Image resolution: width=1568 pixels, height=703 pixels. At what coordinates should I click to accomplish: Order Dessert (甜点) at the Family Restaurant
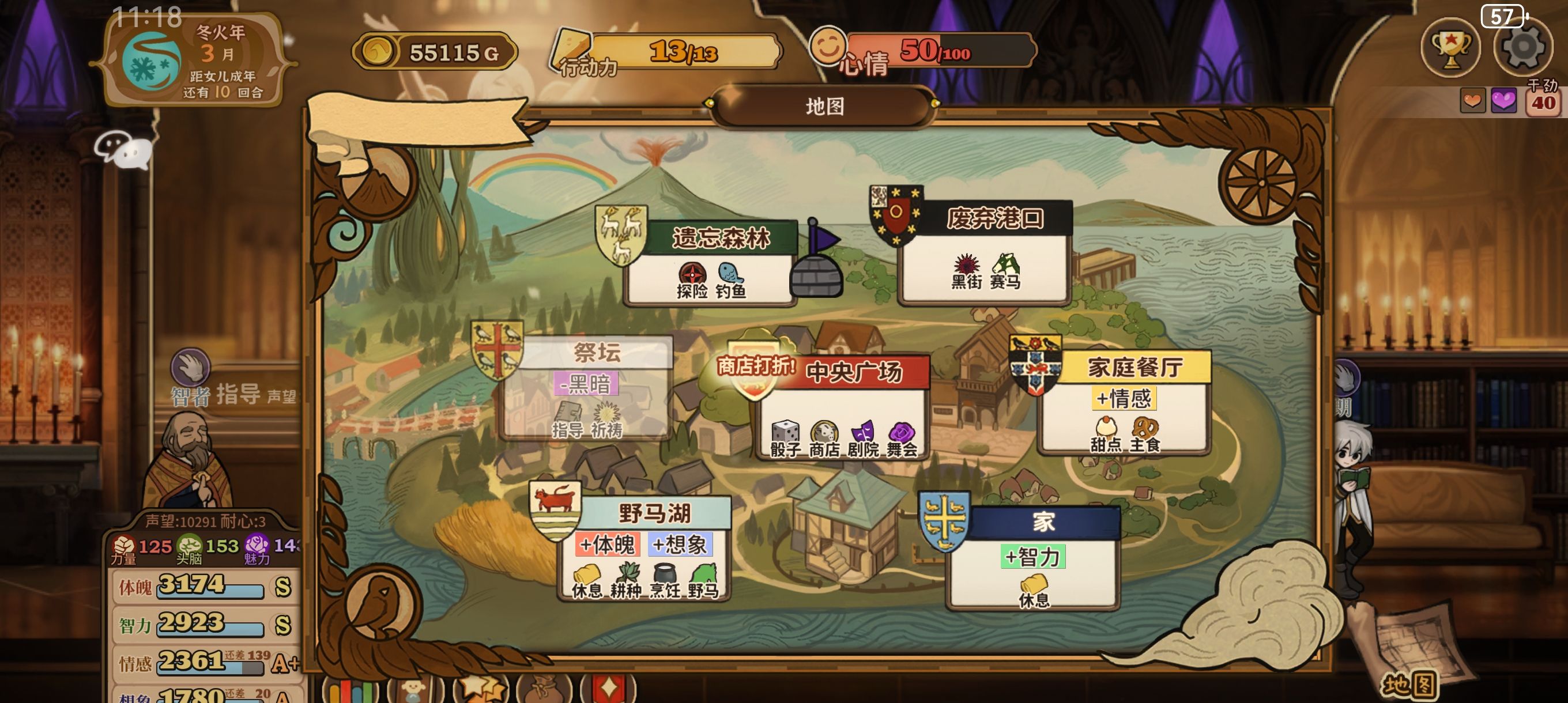pos(1106,433)
